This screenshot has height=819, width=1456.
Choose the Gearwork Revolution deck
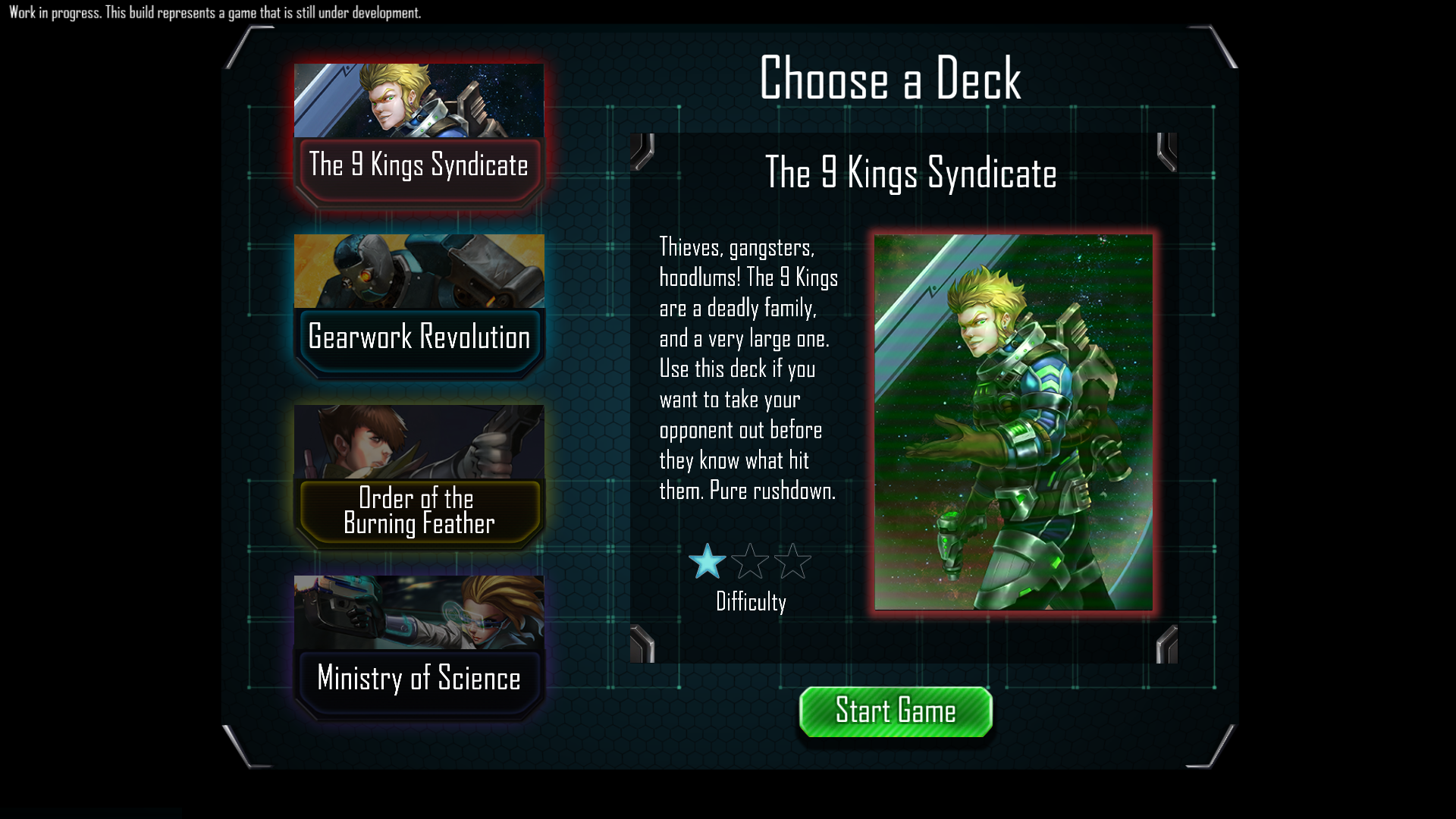[x=419, y=307]
